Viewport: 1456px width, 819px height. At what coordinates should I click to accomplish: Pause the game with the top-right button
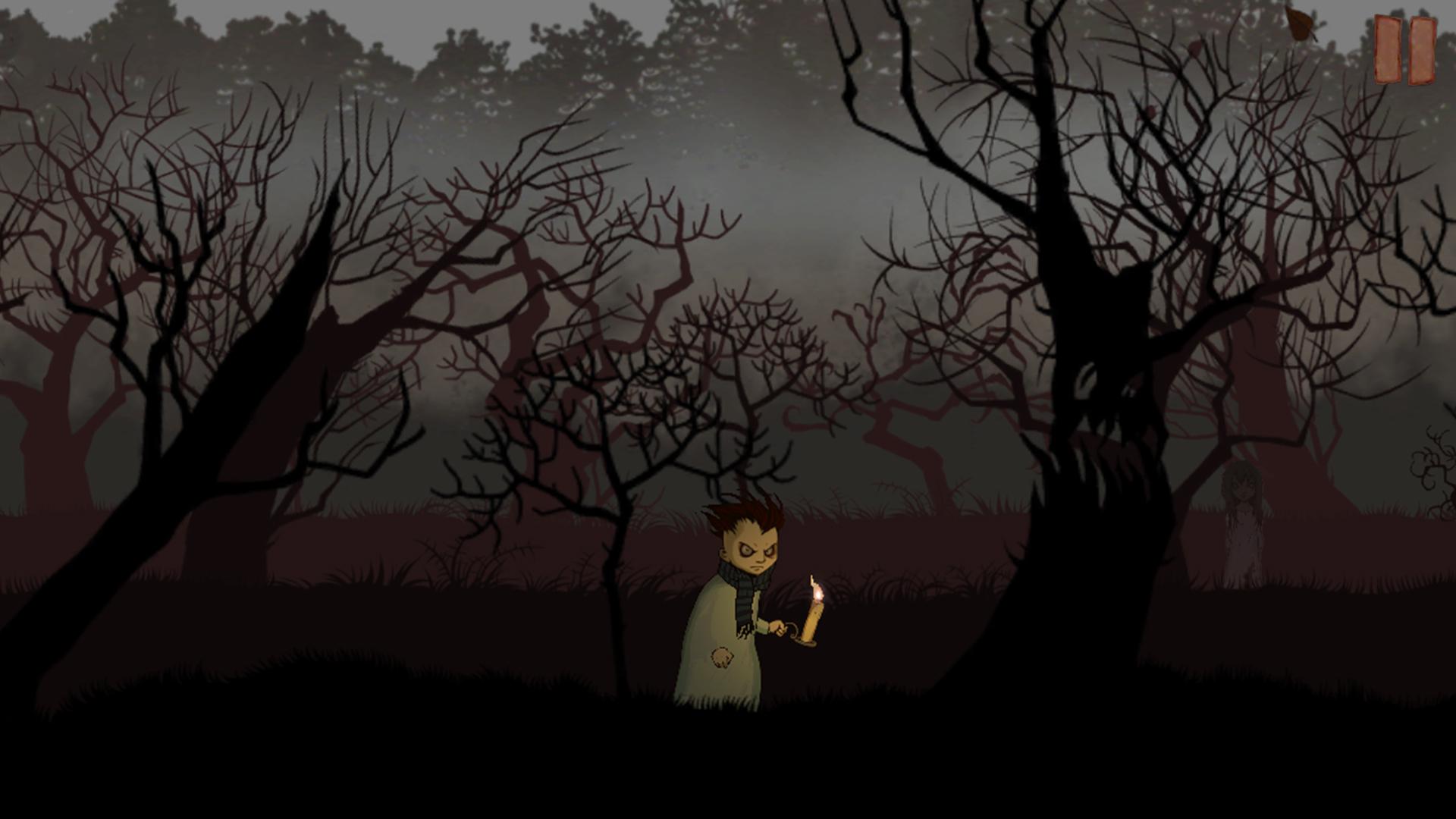[x=1405, y=50]
